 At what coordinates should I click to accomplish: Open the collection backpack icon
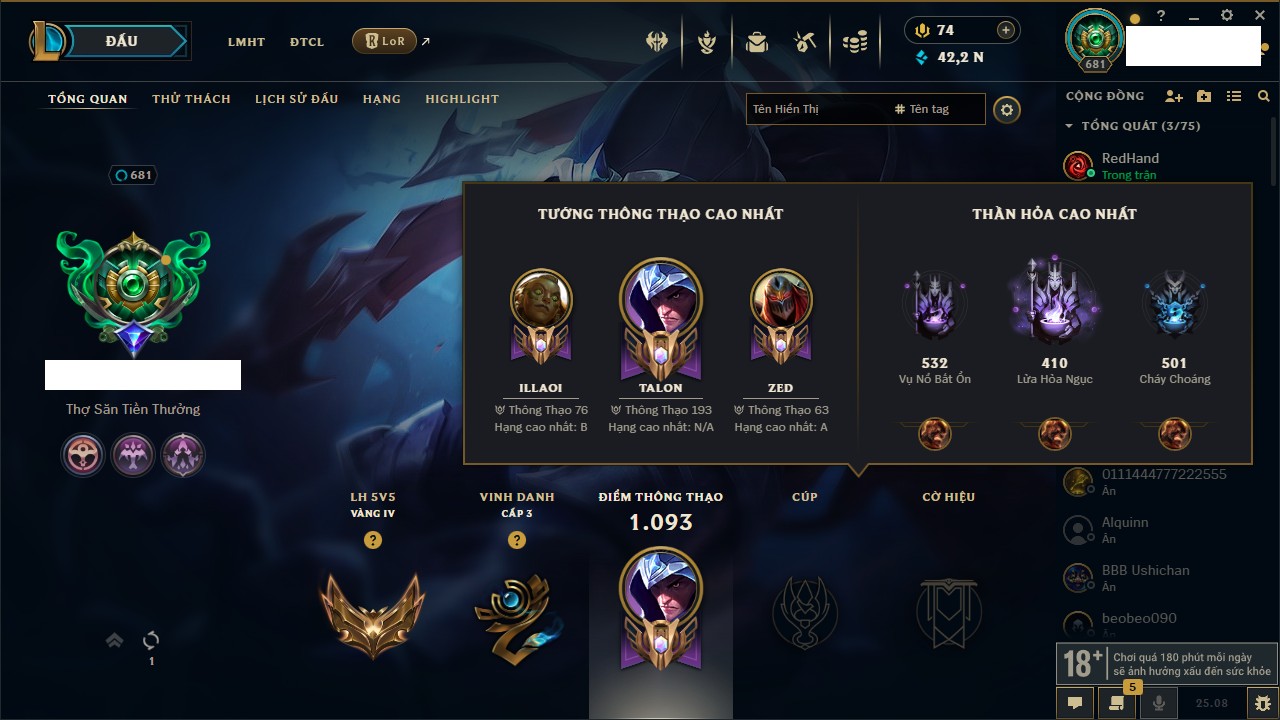(756, 42)
